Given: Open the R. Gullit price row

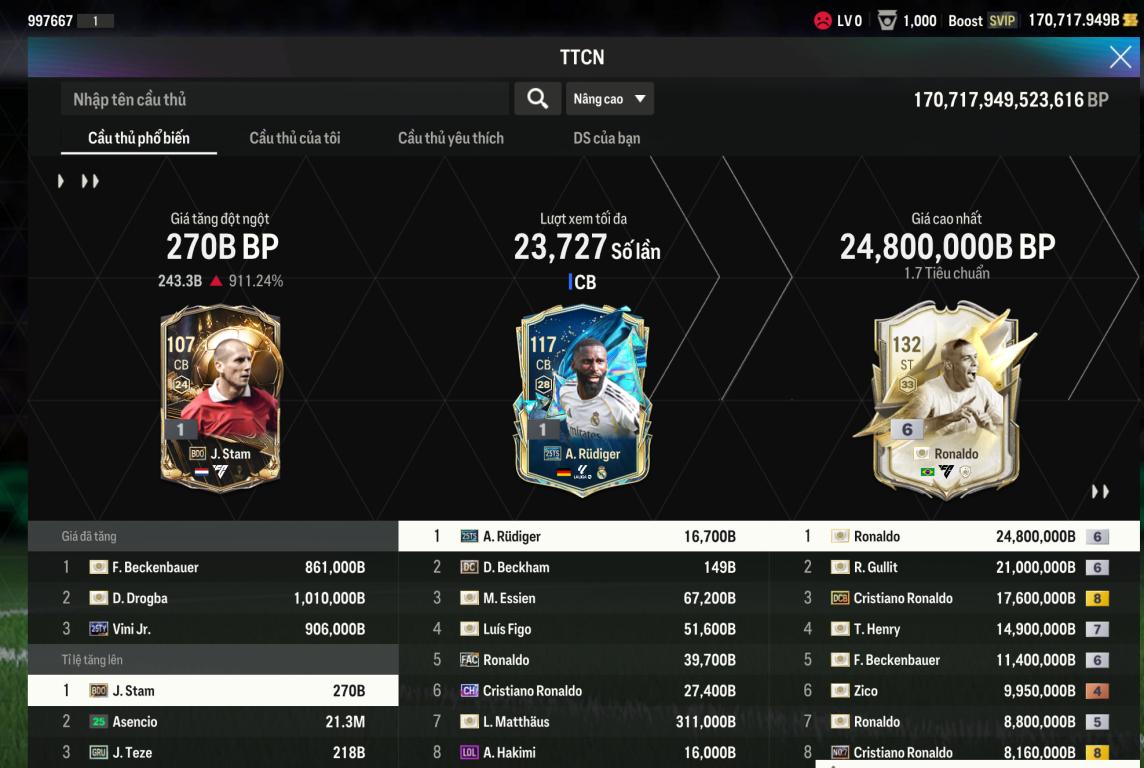Looking at the screenshot, I should coord(954,567).
